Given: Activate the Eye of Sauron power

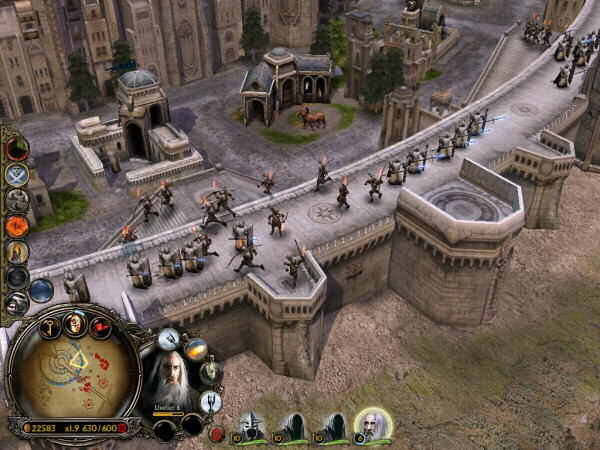Looking at the screenshot, I should click(17, 226).
